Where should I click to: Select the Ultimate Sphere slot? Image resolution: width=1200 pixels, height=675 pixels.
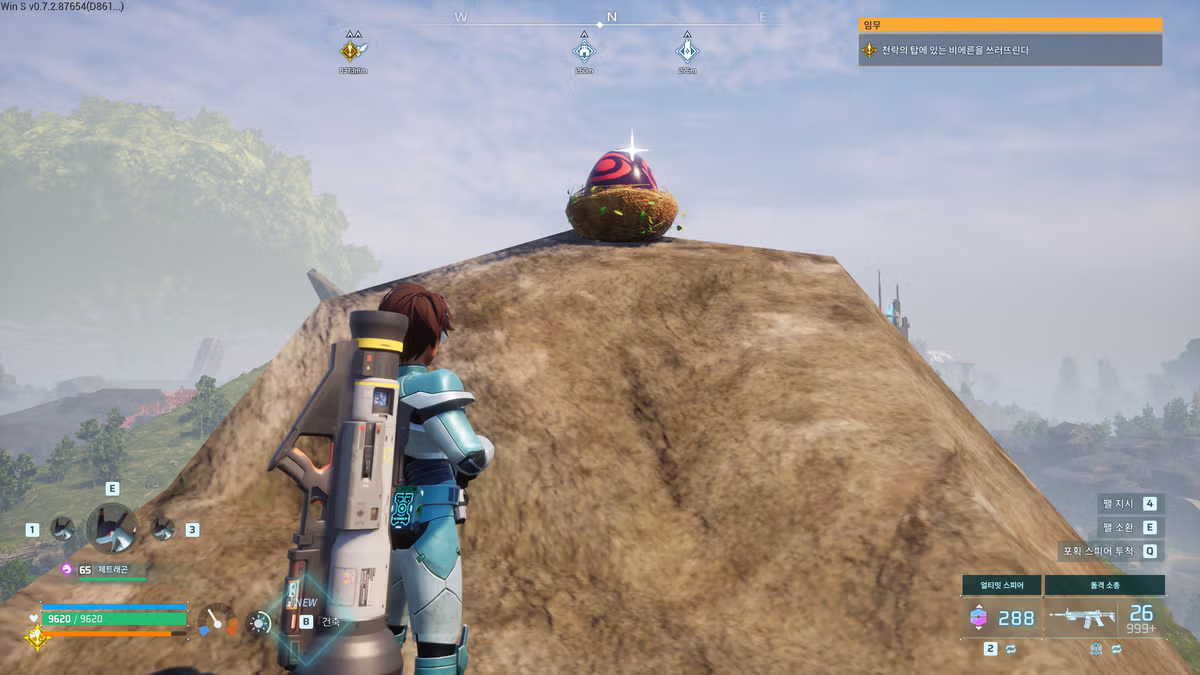(1002, 617)
